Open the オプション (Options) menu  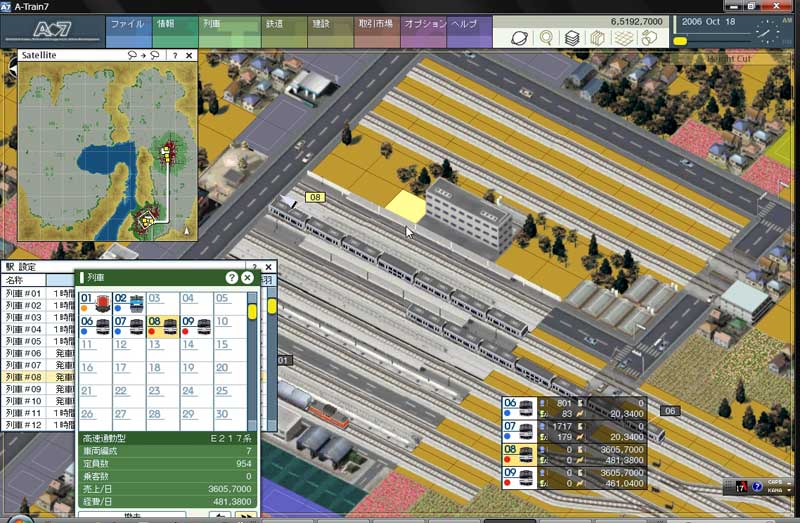(x=424, y=23)
